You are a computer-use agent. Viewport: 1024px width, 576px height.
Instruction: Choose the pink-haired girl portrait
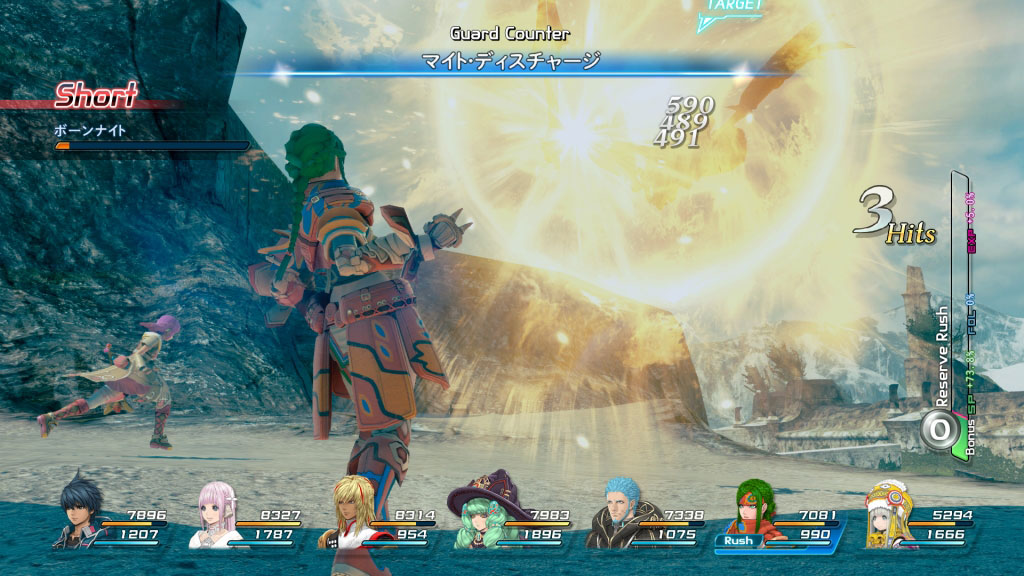[214, 514]
